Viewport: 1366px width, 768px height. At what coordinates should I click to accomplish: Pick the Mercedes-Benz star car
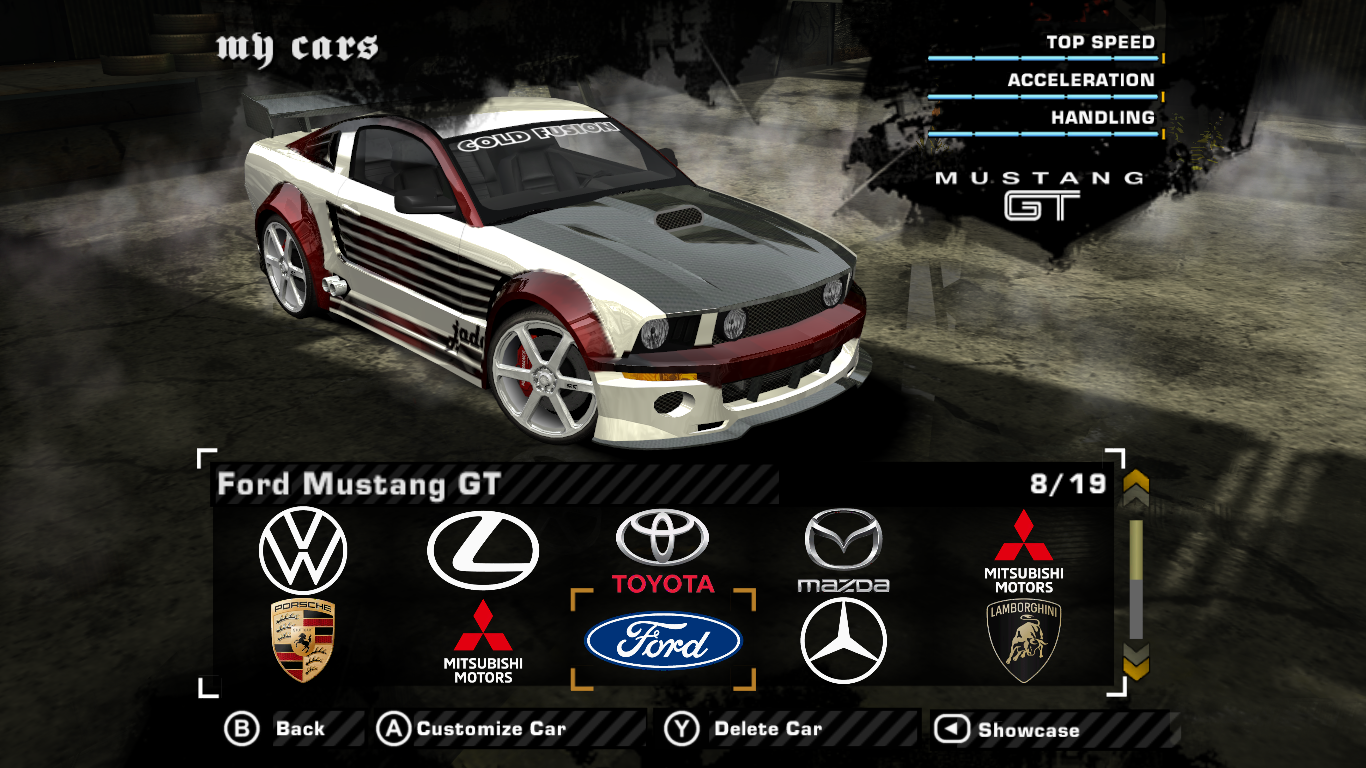click(x=843, y=641)
